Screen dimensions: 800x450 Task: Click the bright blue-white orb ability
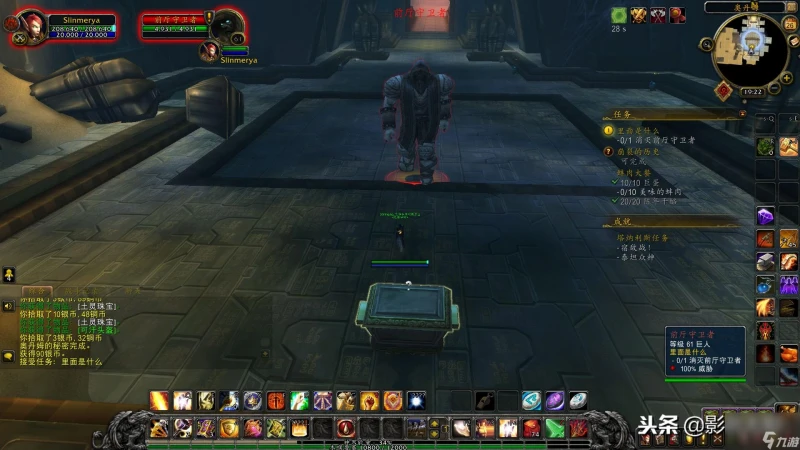pyautogui.click(x=415, y=400)
